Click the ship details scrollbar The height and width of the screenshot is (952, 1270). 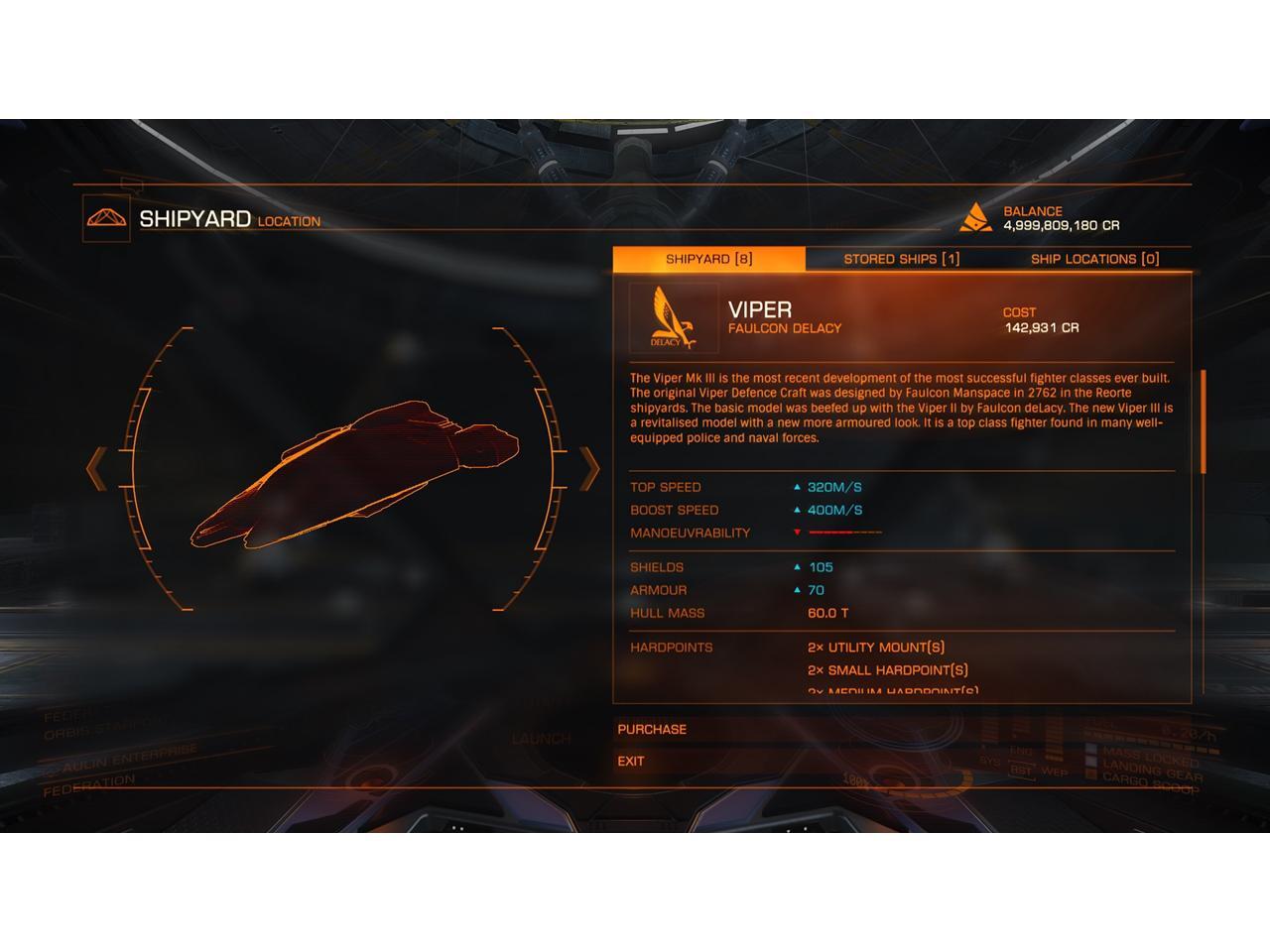tap(1204, 421)
